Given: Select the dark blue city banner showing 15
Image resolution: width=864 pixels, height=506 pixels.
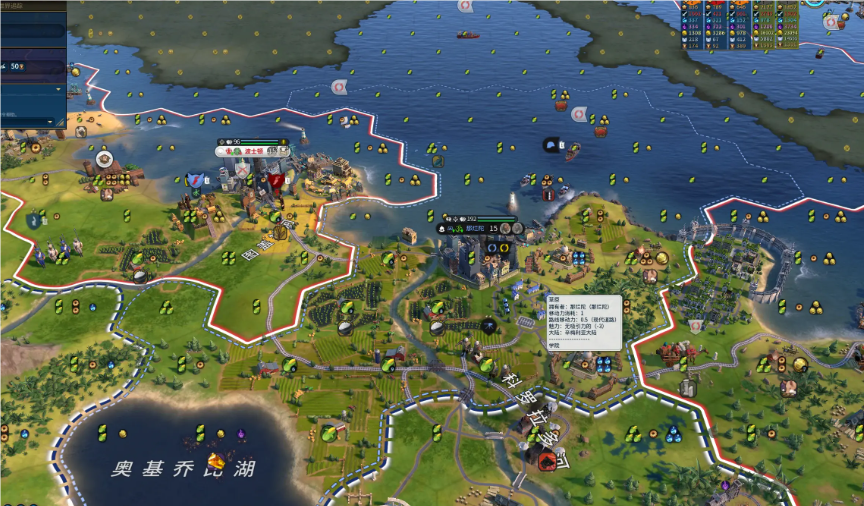Looking at the screenshot, I should pyautogui.click(x=476, y=229).
